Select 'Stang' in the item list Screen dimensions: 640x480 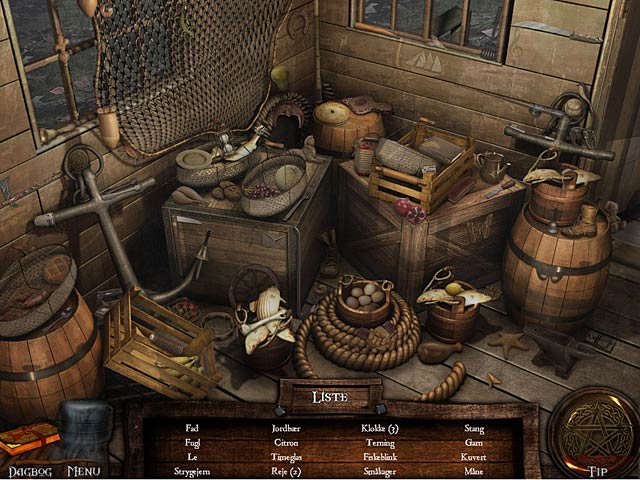click(474, 428)
